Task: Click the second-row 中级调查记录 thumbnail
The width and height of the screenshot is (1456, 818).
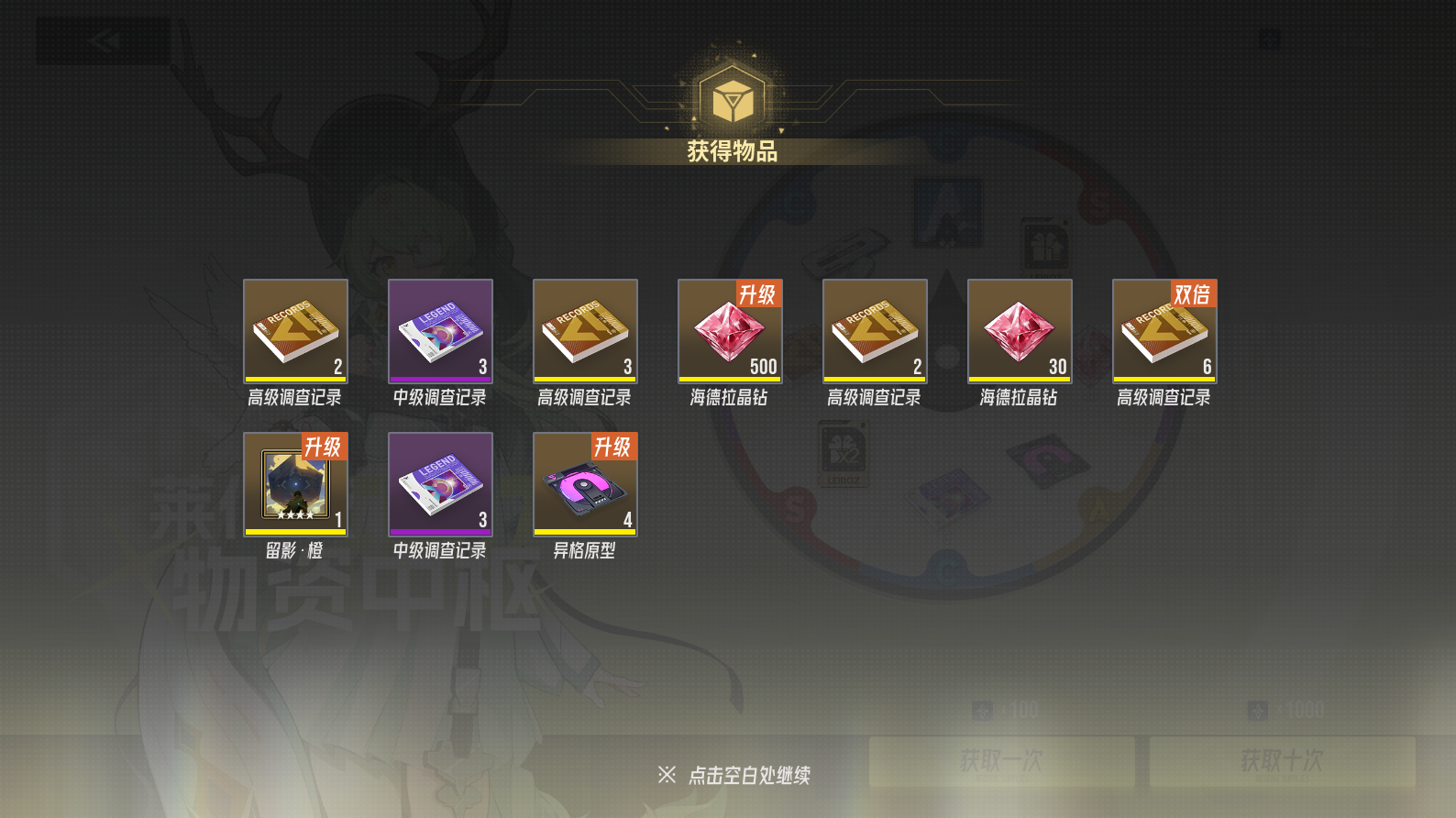Action: [439, 483]
